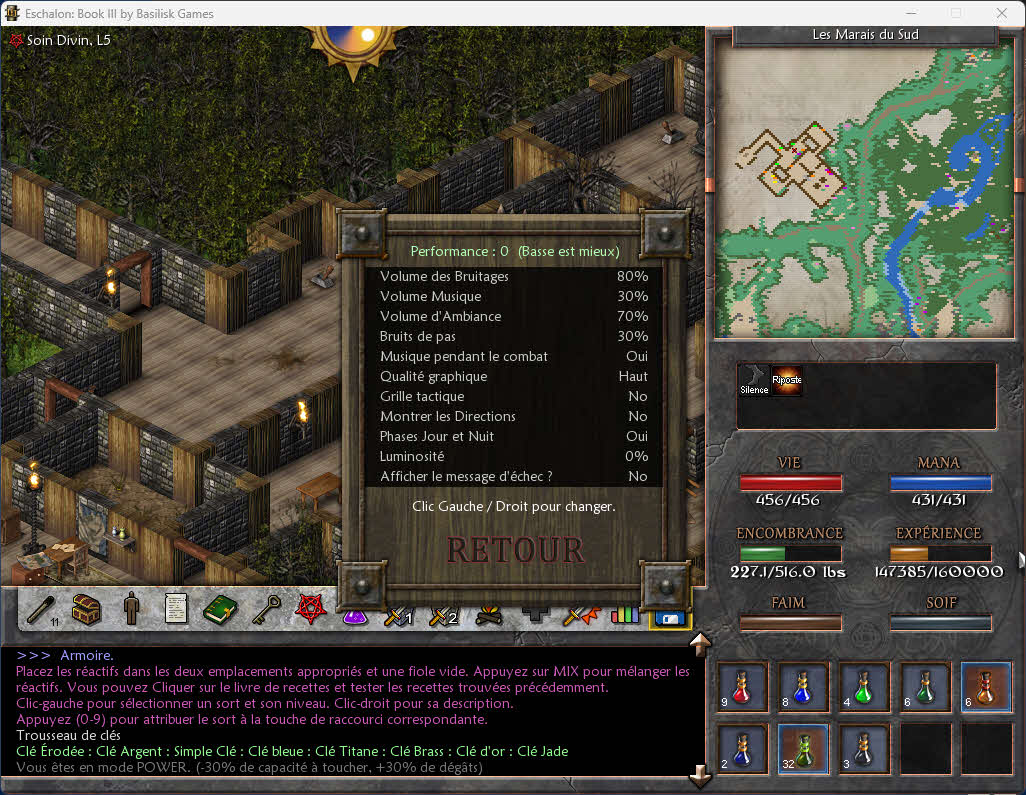This screenshot has height=795, width=1026.
Task: Open the key ring icon
Action: click(264, 608)
